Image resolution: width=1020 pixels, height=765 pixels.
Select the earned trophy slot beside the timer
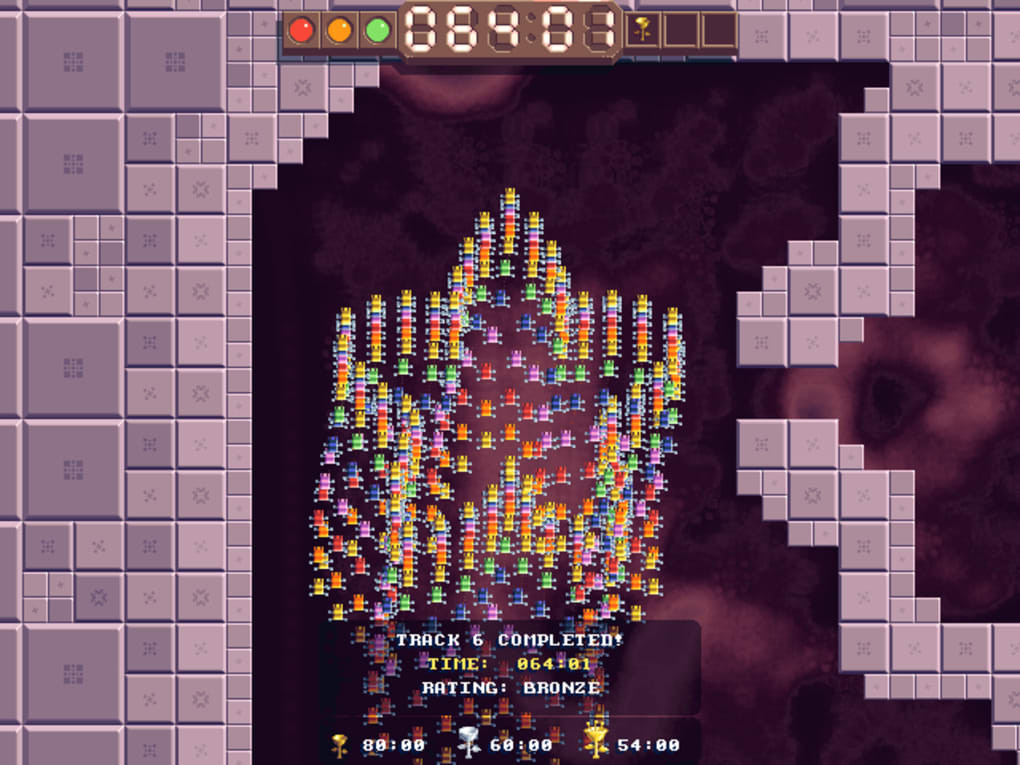[642, 30]
